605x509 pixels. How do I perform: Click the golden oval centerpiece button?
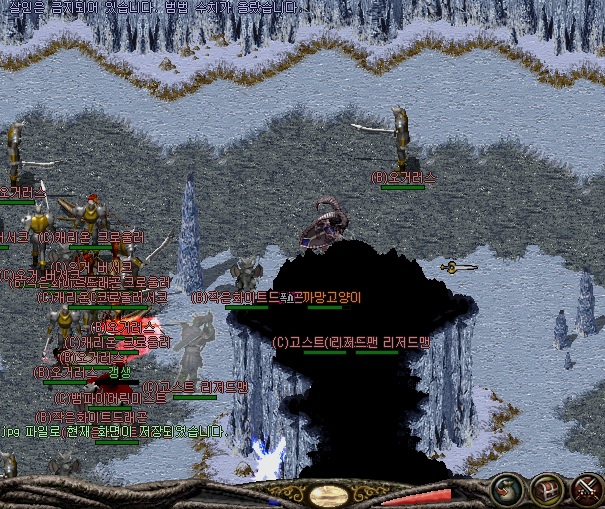click(x=328, y=495)
